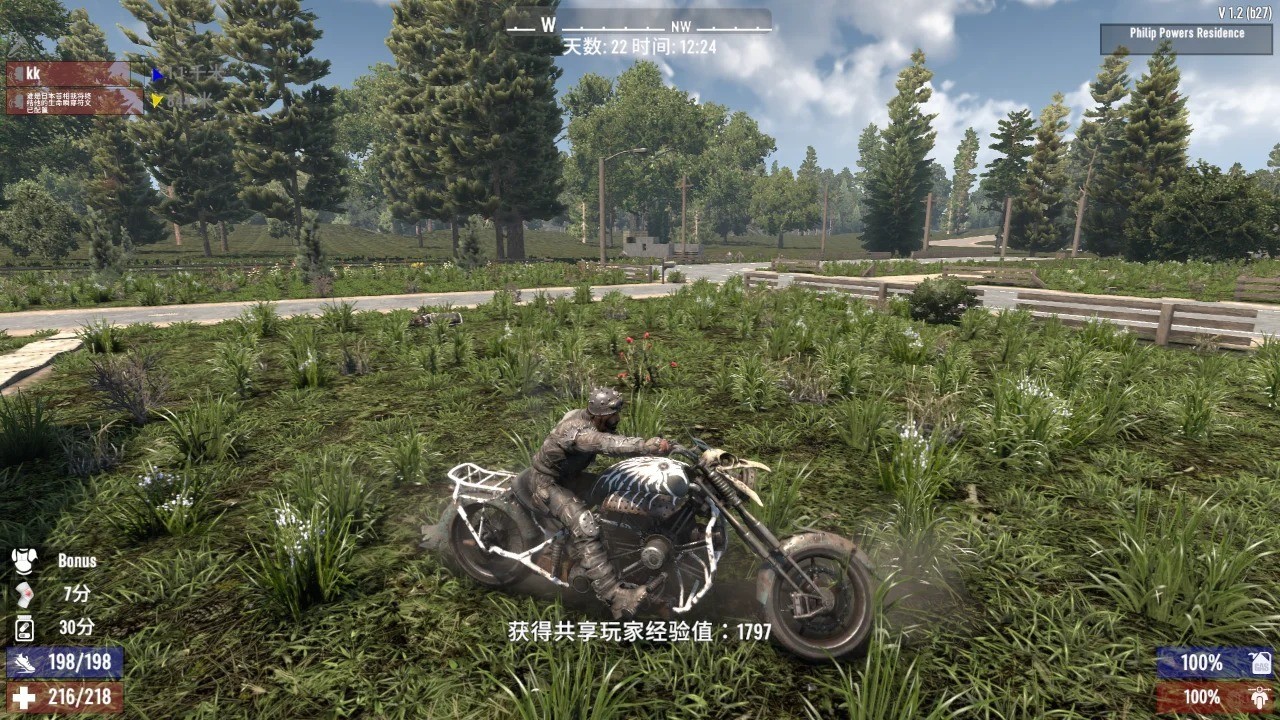Viewport: 1280px width, 720px height.
Task: Click the vehicle gas can icon
Action: point(1260,663)
